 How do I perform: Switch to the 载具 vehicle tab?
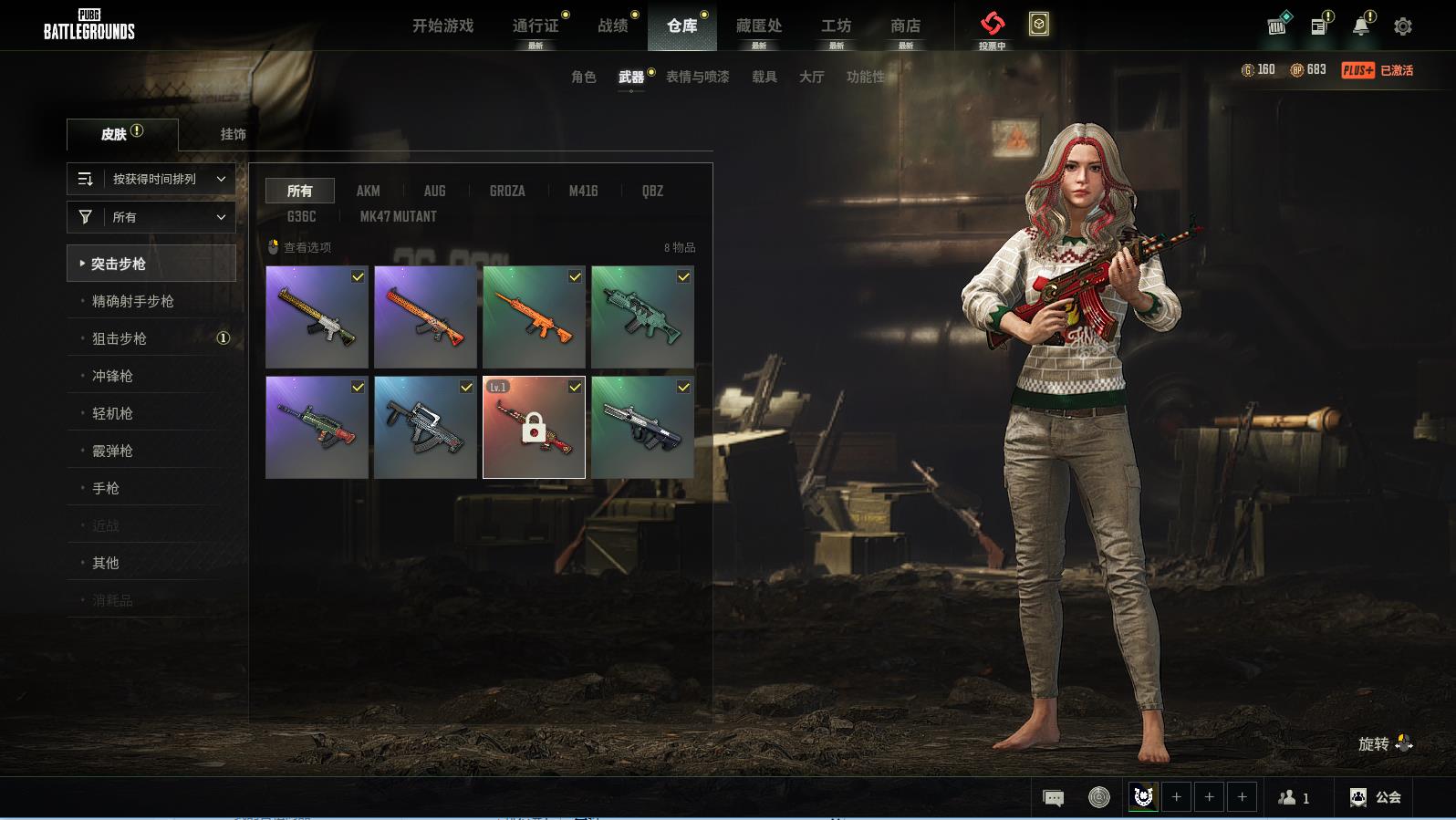[764, 77]
